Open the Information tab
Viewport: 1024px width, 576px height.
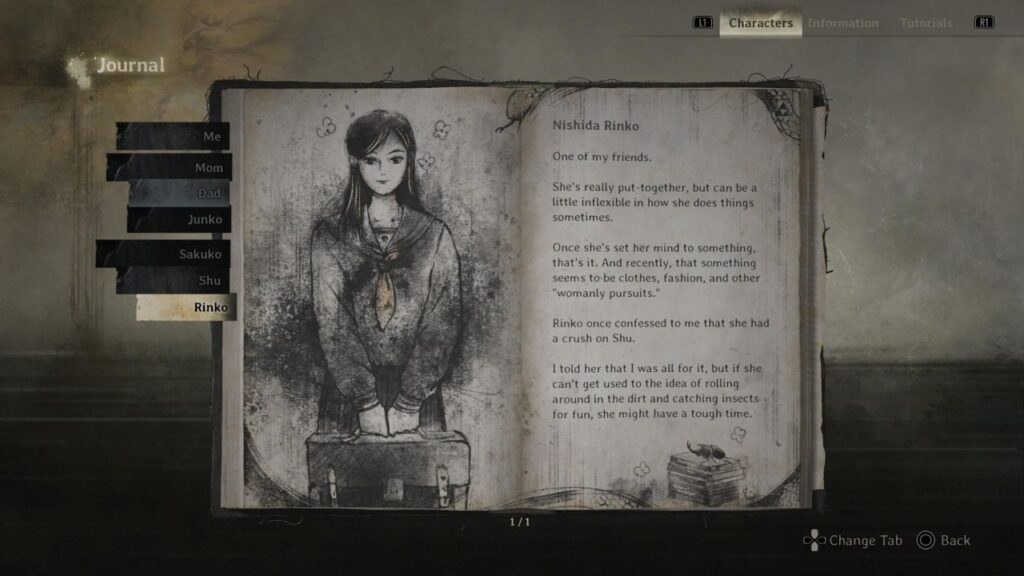843,23
